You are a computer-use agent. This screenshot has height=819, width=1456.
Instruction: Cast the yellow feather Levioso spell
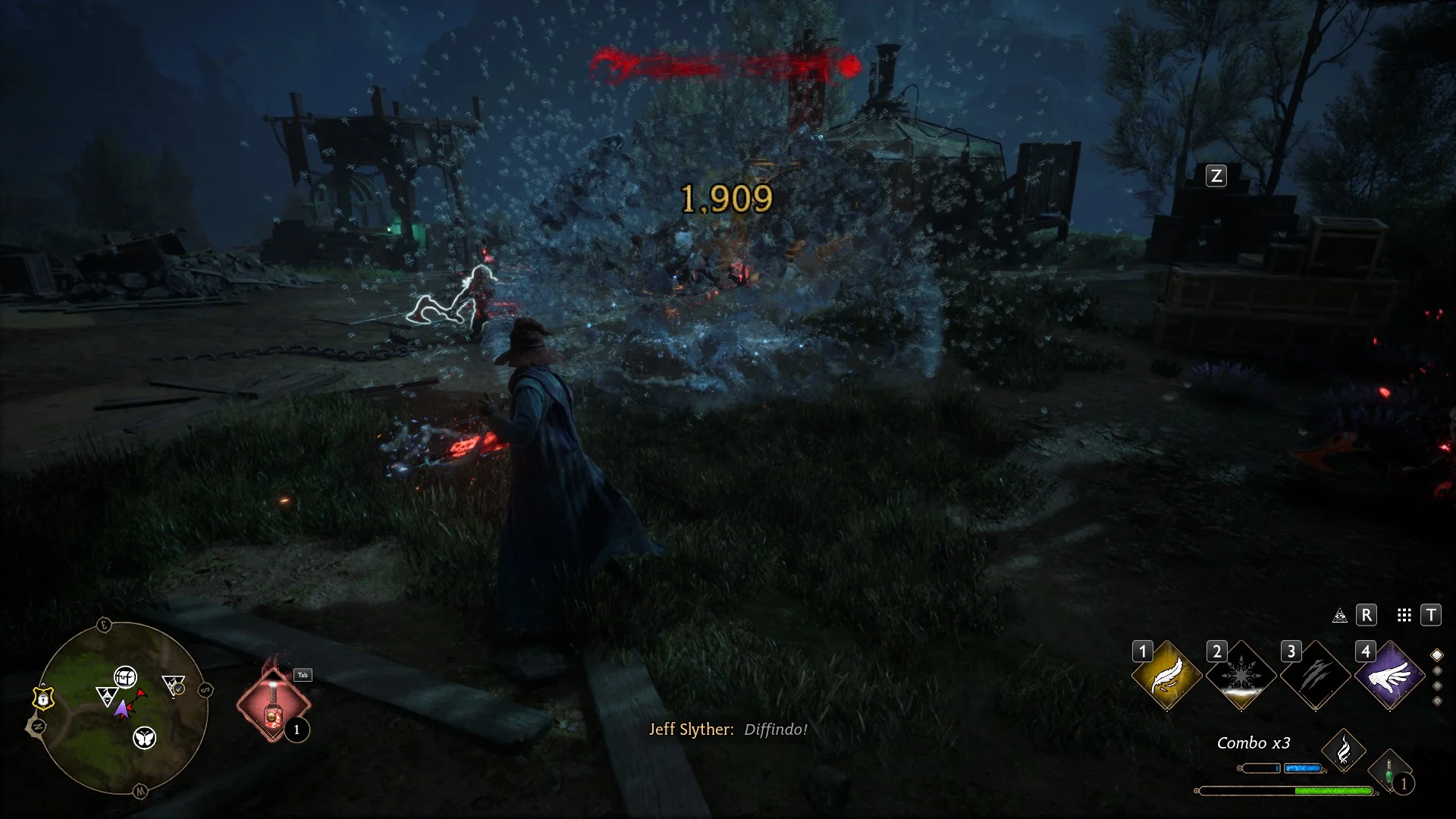pyautogui.click(x=1166, y=676)
